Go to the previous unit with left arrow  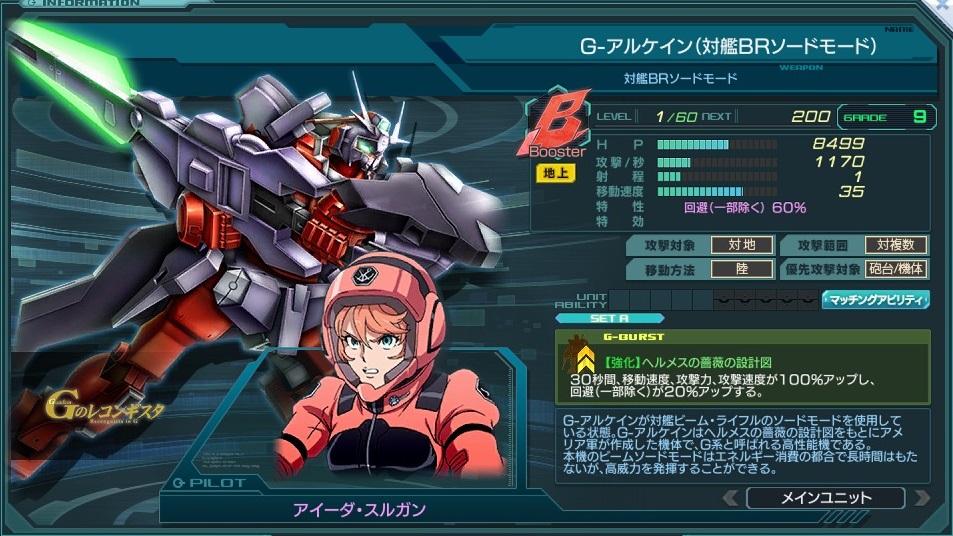click(x=731, y=497)
